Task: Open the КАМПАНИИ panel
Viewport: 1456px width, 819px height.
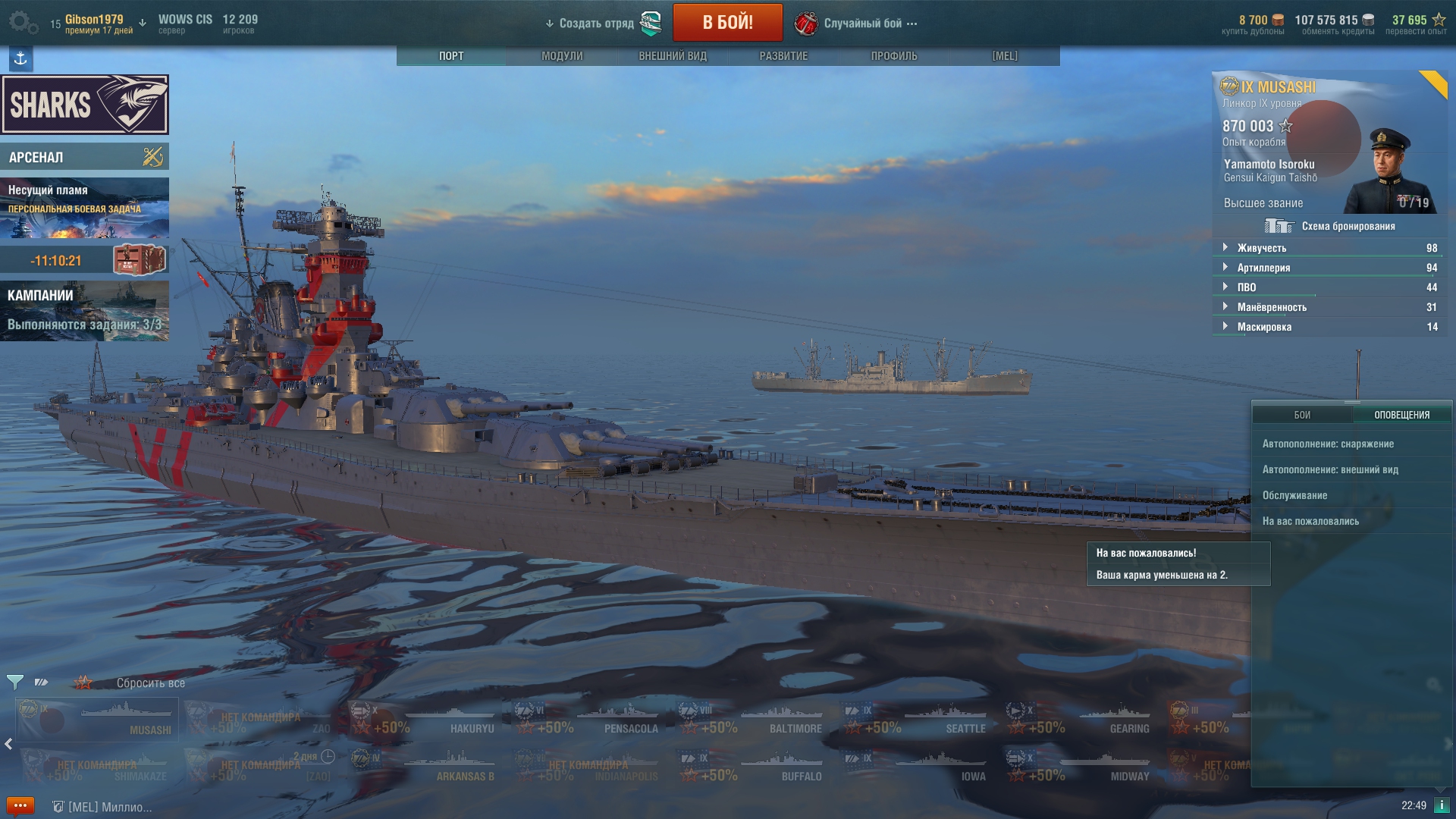Action: (84, 310)
